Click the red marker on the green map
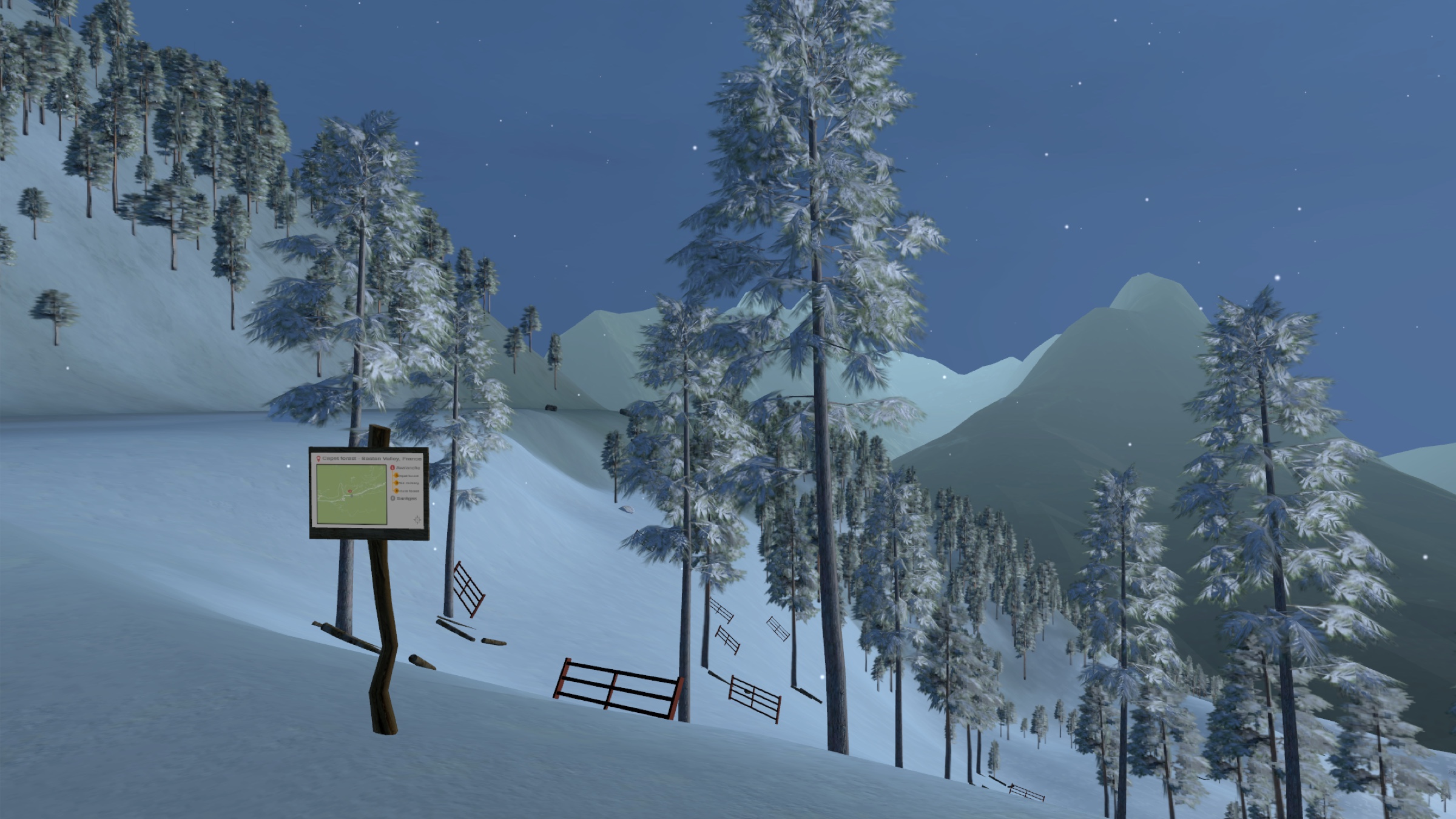The width and height of the screenshot is (1456, 819). click(350, 490)
